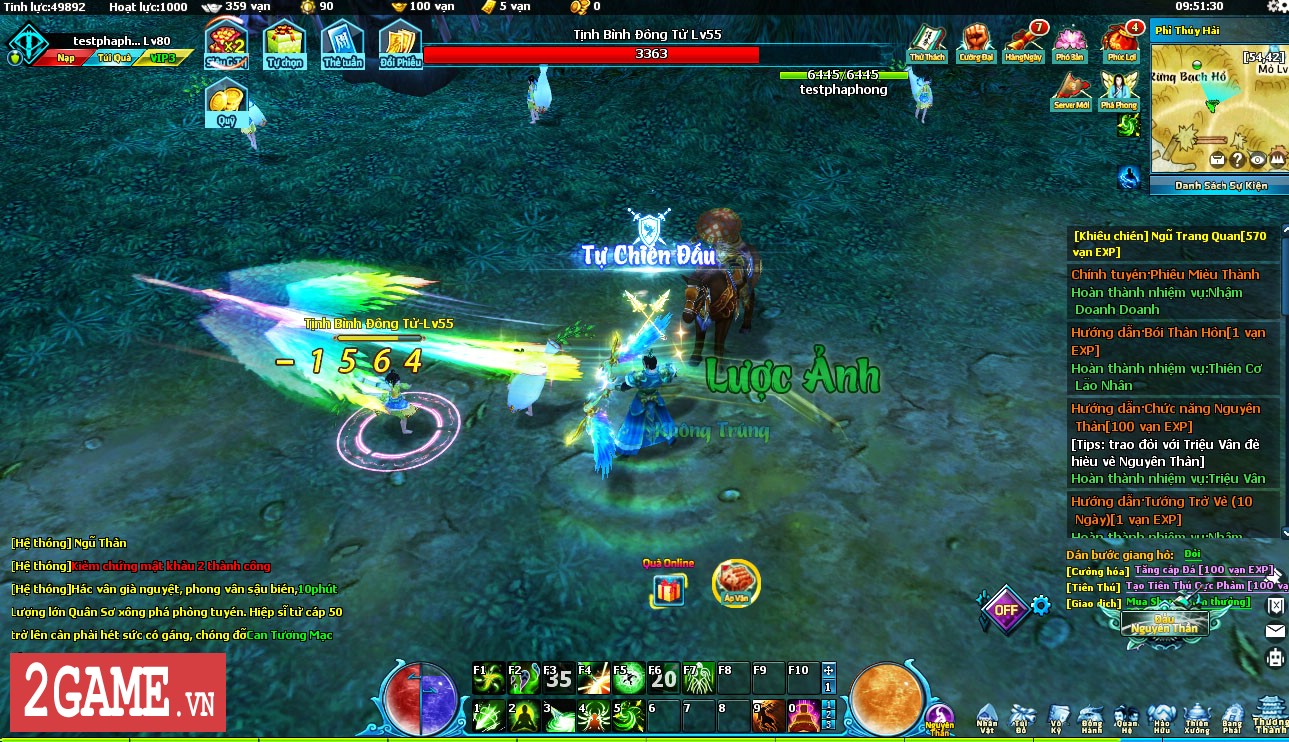Click the minimap's question mark help button
This screenshot has width=1289, height=742.
(x=1237, y=159)
